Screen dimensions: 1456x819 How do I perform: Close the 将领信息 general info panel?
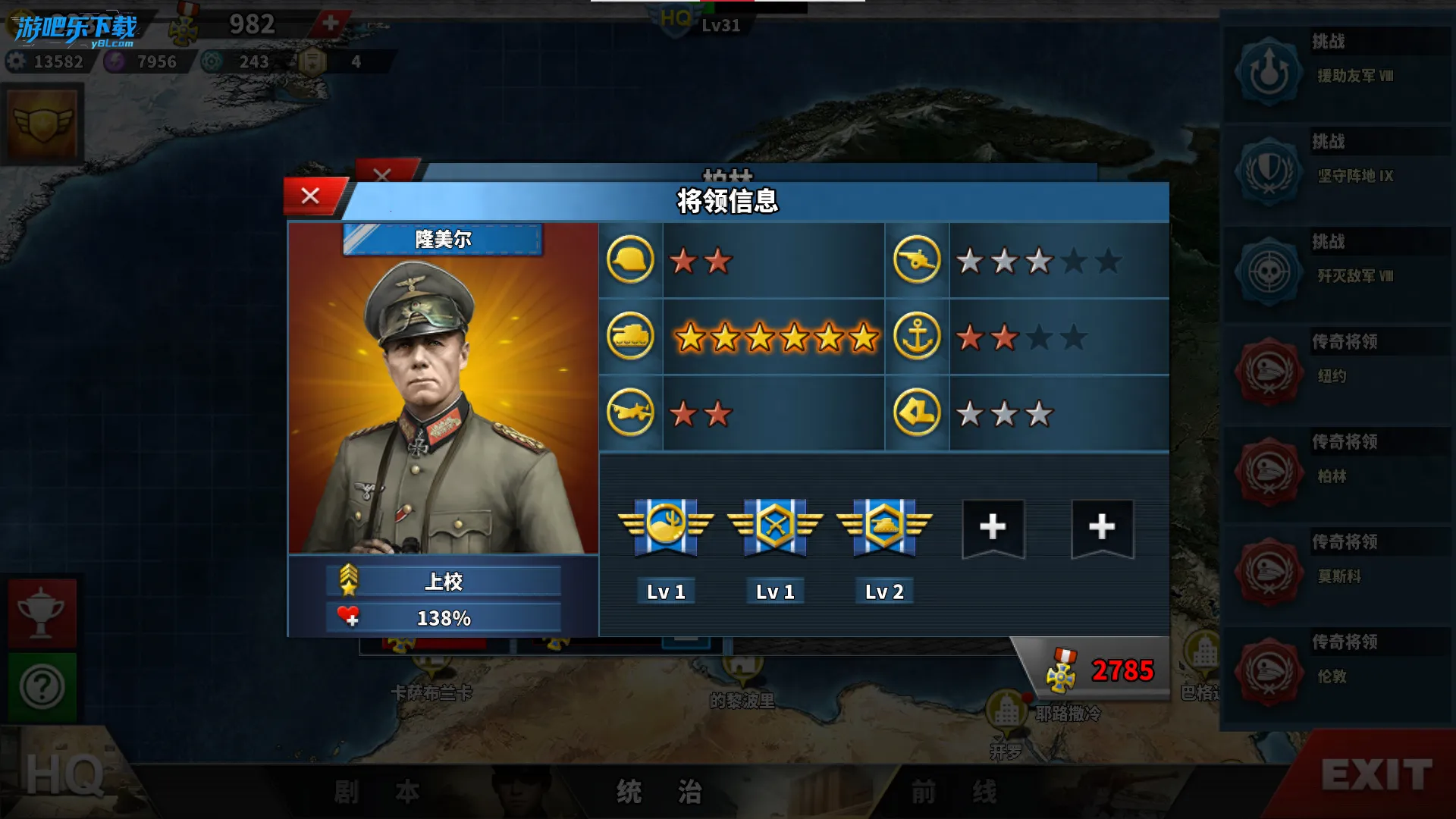pyautogui.click(x=311, y=196)
